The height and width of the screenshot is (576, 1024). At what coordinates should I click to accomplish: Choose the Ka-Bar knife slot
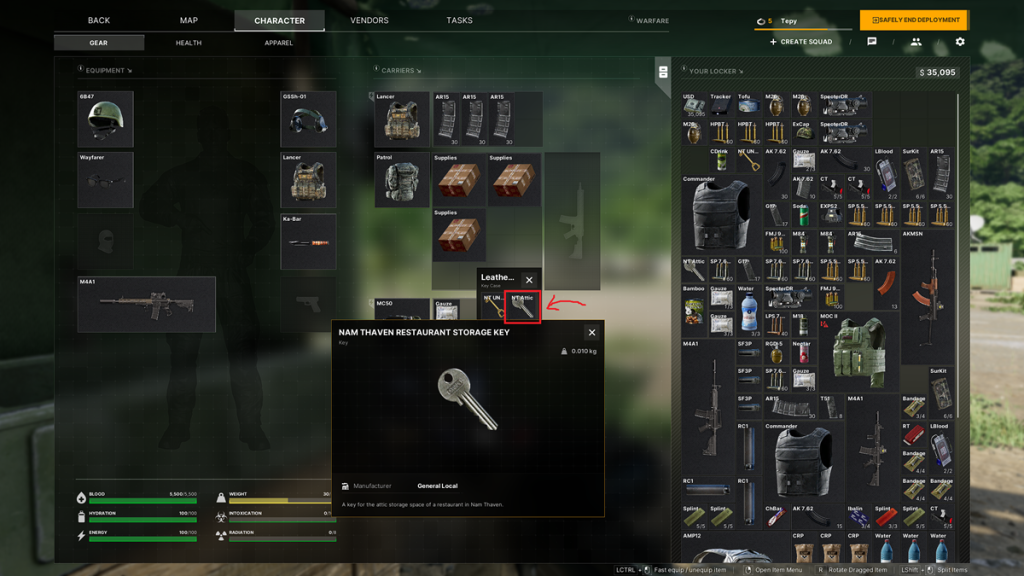click(308, 242)
